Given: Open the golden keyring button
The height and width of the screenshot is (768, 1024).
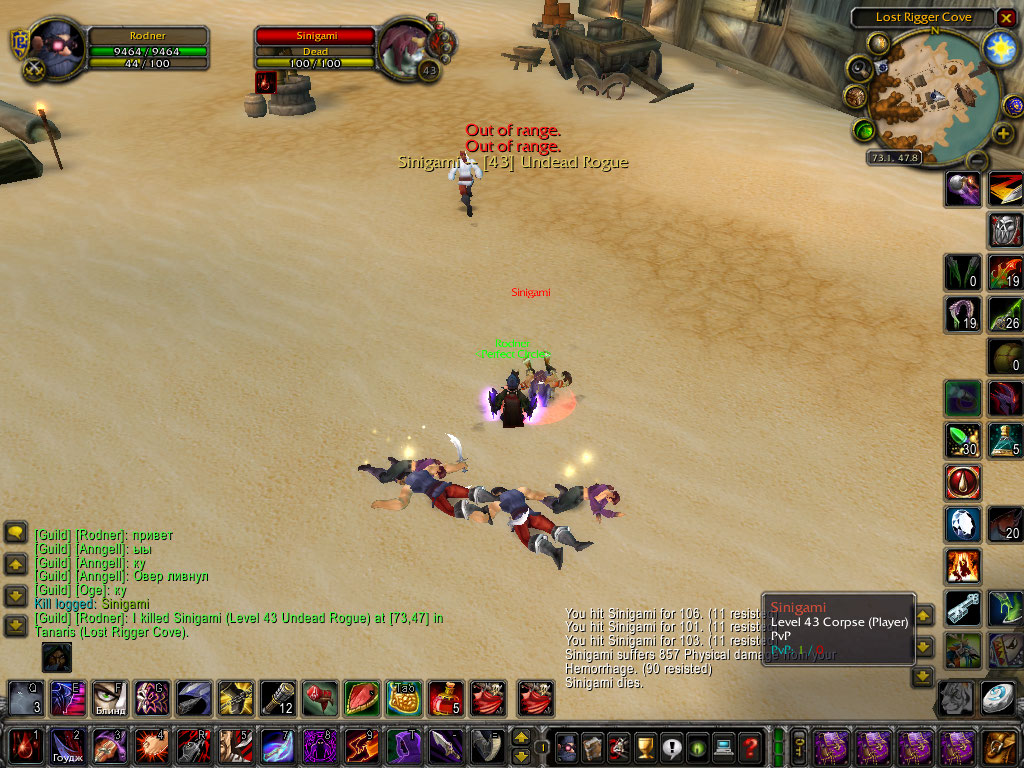Looking at the screenshot, I should tap(799, 746).
